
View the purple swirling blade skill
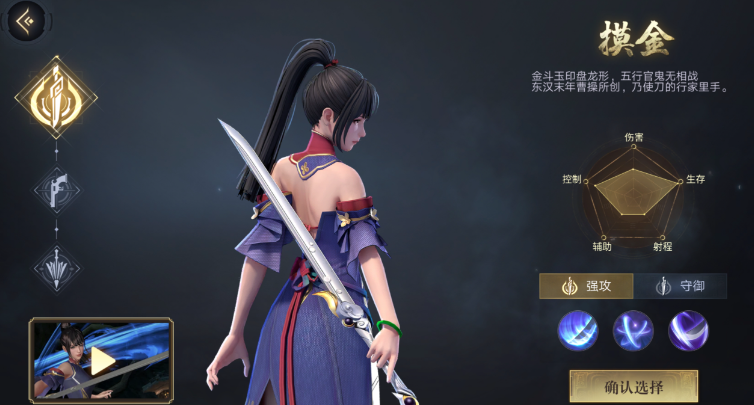coord(688,331)
